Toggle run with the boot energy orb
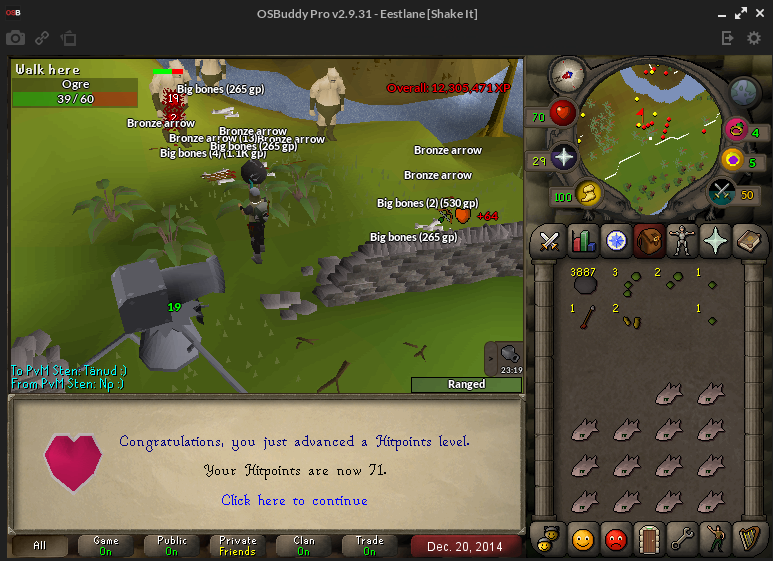The width and height of the screenshot is (773, 561). coord(588,192)
